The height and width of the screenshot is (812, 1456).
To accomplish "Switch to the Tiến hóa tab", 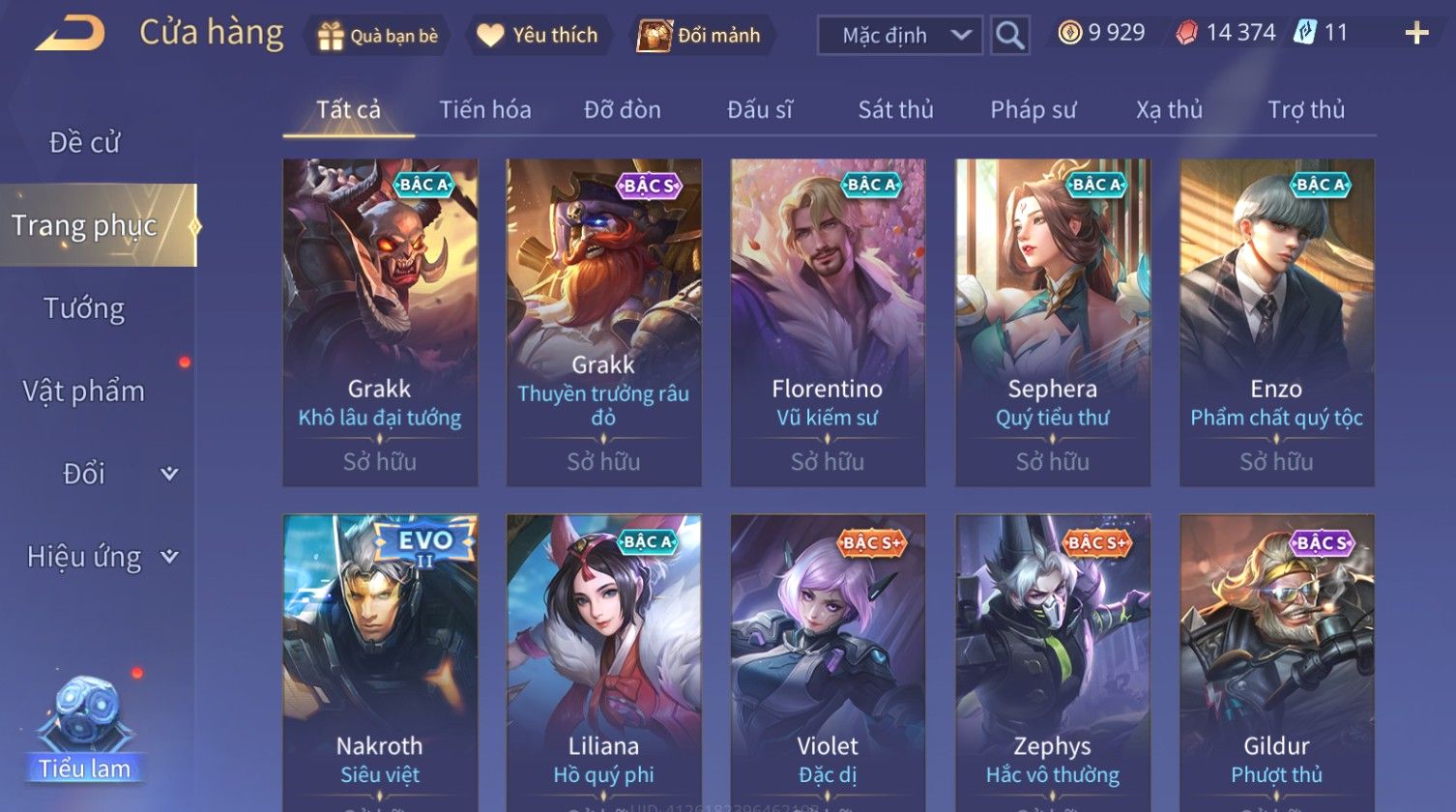I will 484,110.
